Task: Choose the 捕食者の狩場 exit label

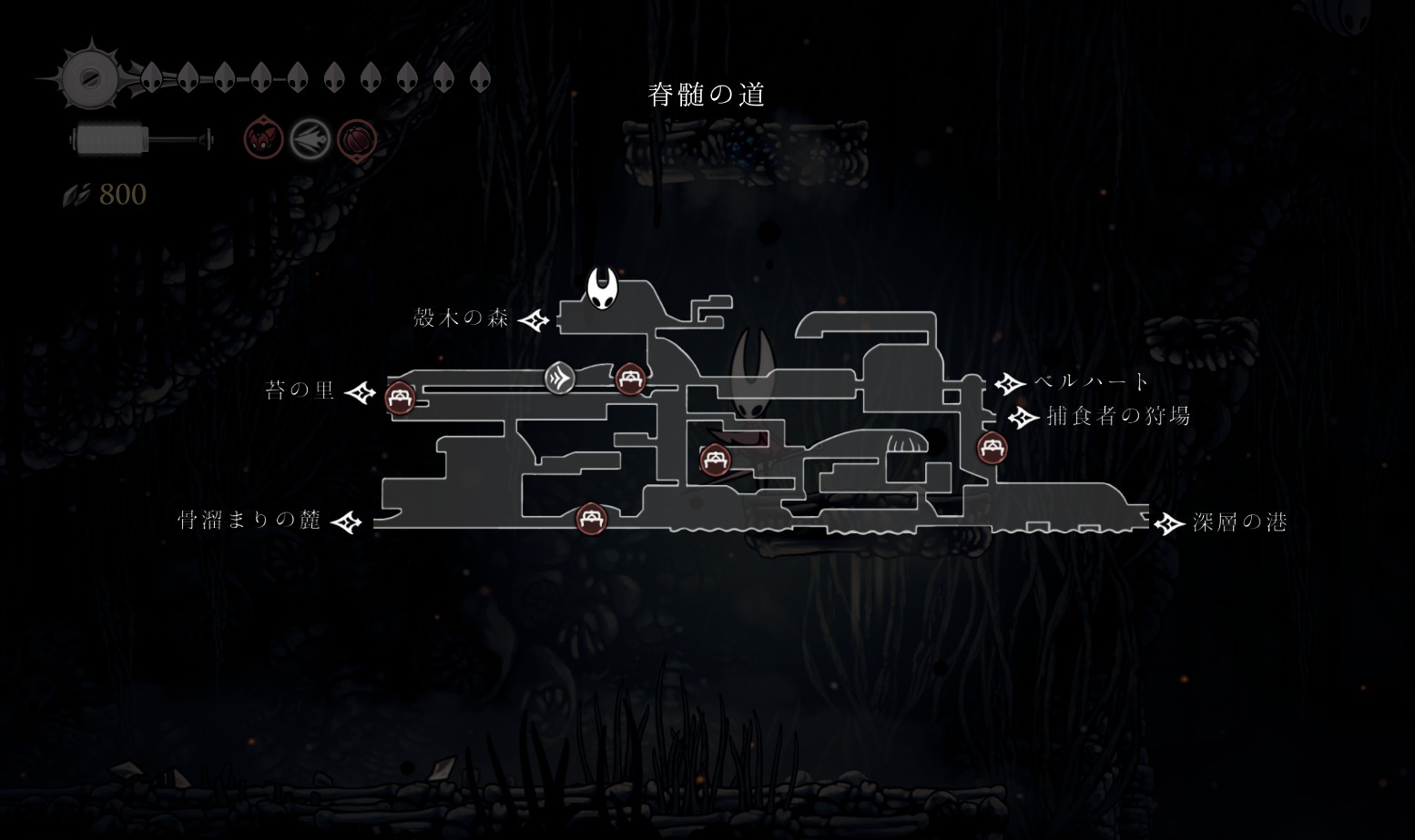Action: [1118, 416]
